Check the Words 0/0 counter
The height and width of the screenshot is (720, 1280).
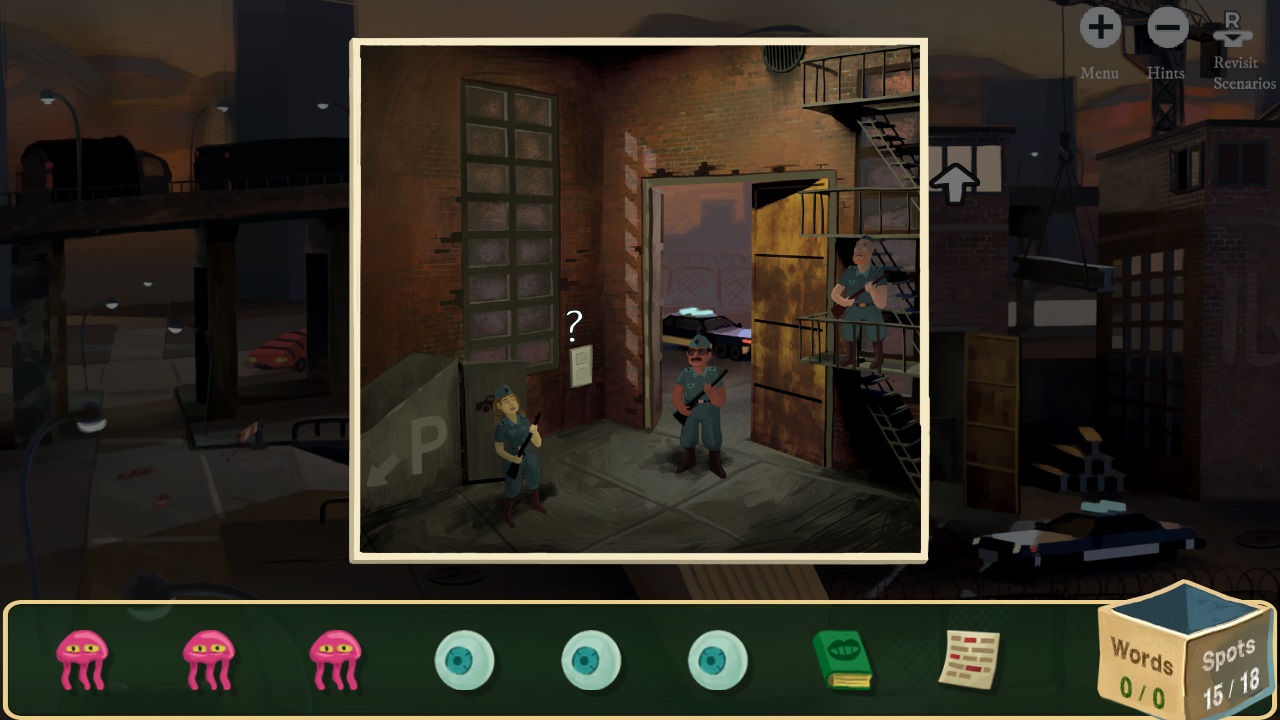[x=1140, y=670]
